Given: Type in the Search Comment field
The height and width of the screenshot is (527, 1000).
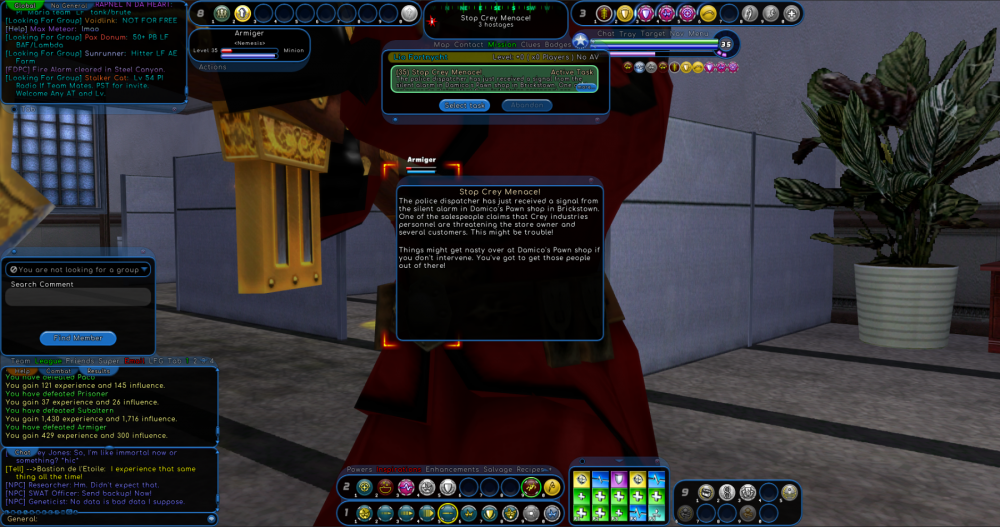Looking at the screenshot, I should click(x=78, y=297).
